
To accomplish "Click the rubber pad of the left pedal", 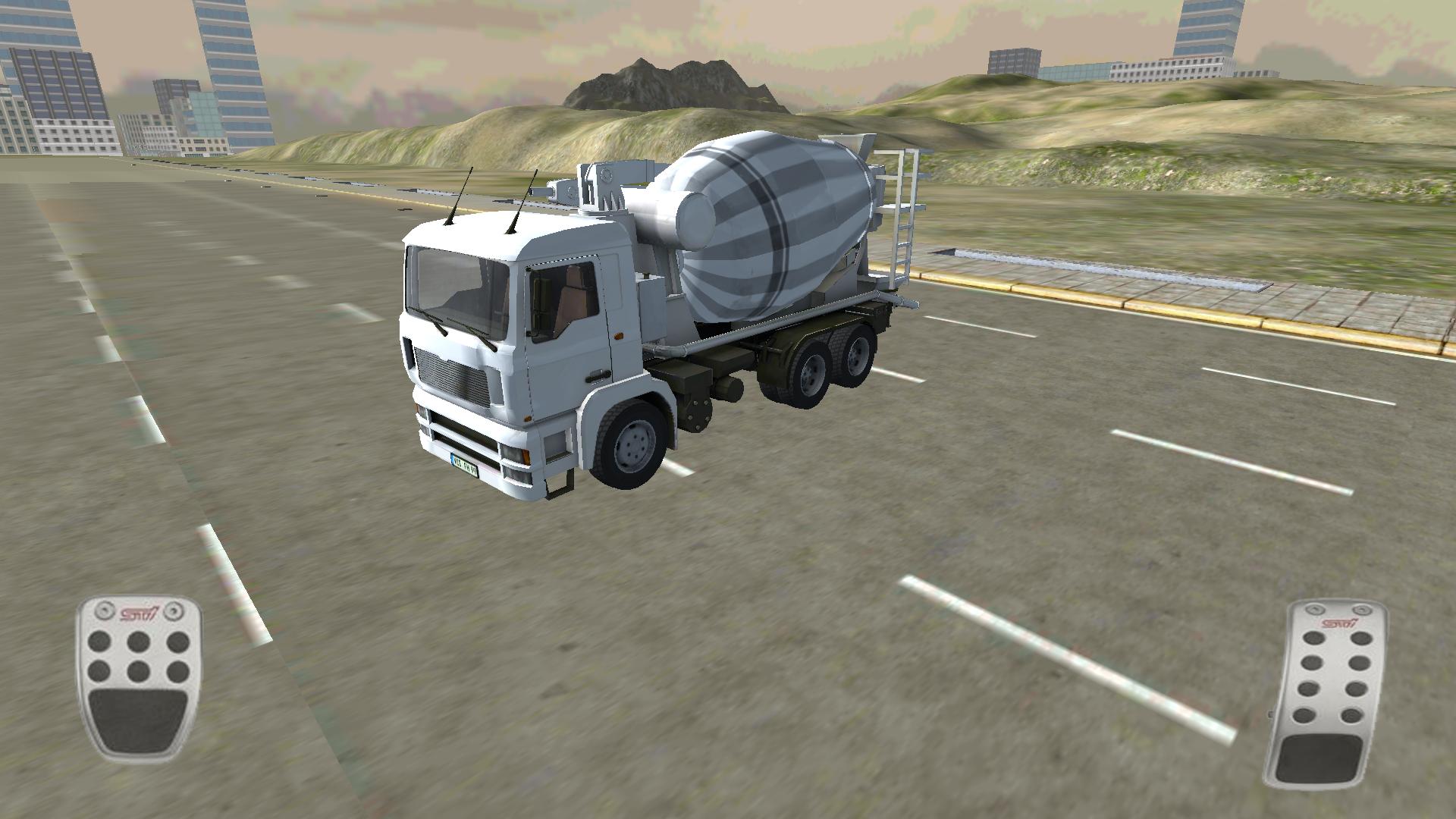I will tap(140, 720).
